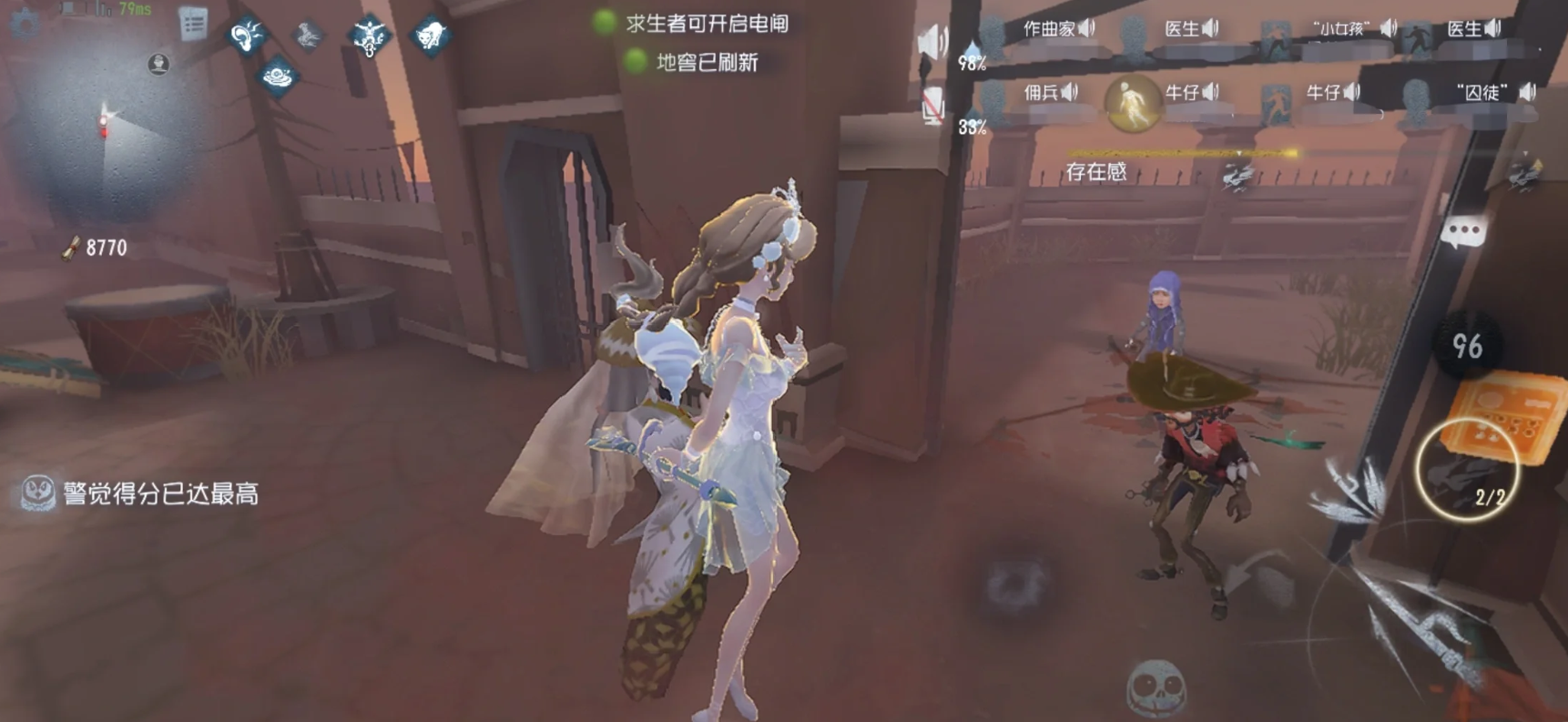Mute the "小女孩" player's speaker icon

pyautogui.click(x=1387, y=27)
